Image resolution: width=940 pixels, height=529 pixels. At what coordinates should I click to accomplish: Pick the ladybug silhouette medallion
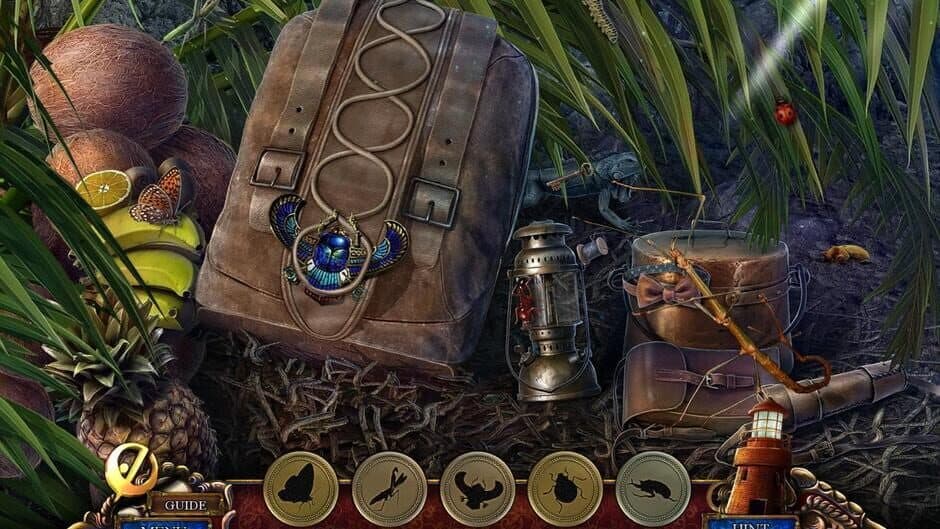coord(565,489)
